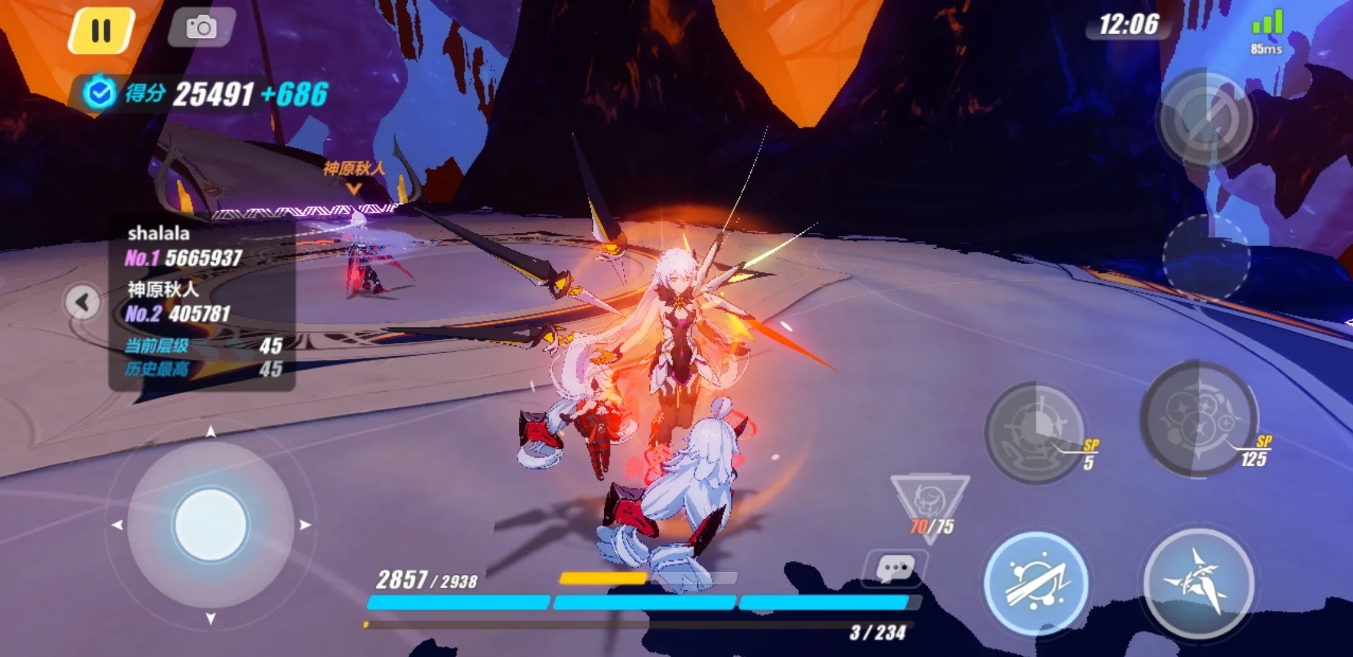
Task: Tap the virtual joystick knob
Action: tap(210, 524)
